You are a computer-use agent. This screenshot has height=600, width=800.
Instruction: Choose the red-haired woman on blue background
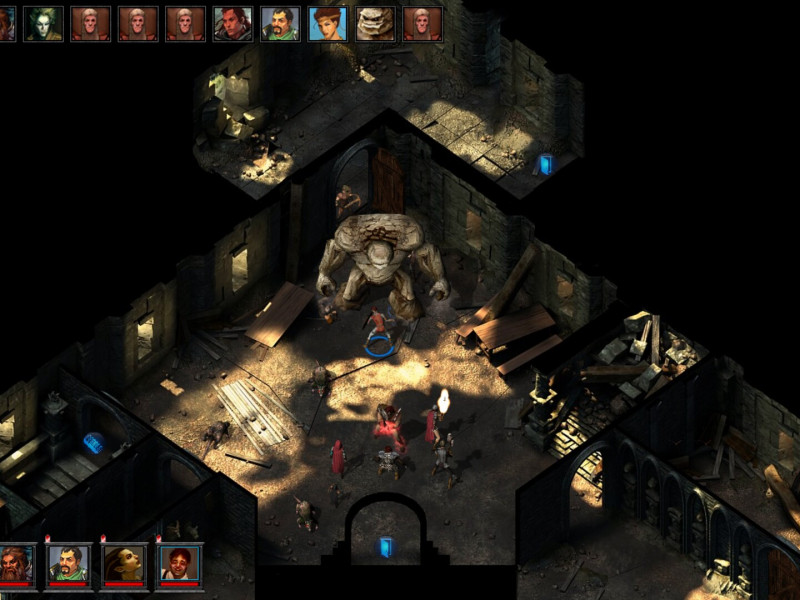328,23
